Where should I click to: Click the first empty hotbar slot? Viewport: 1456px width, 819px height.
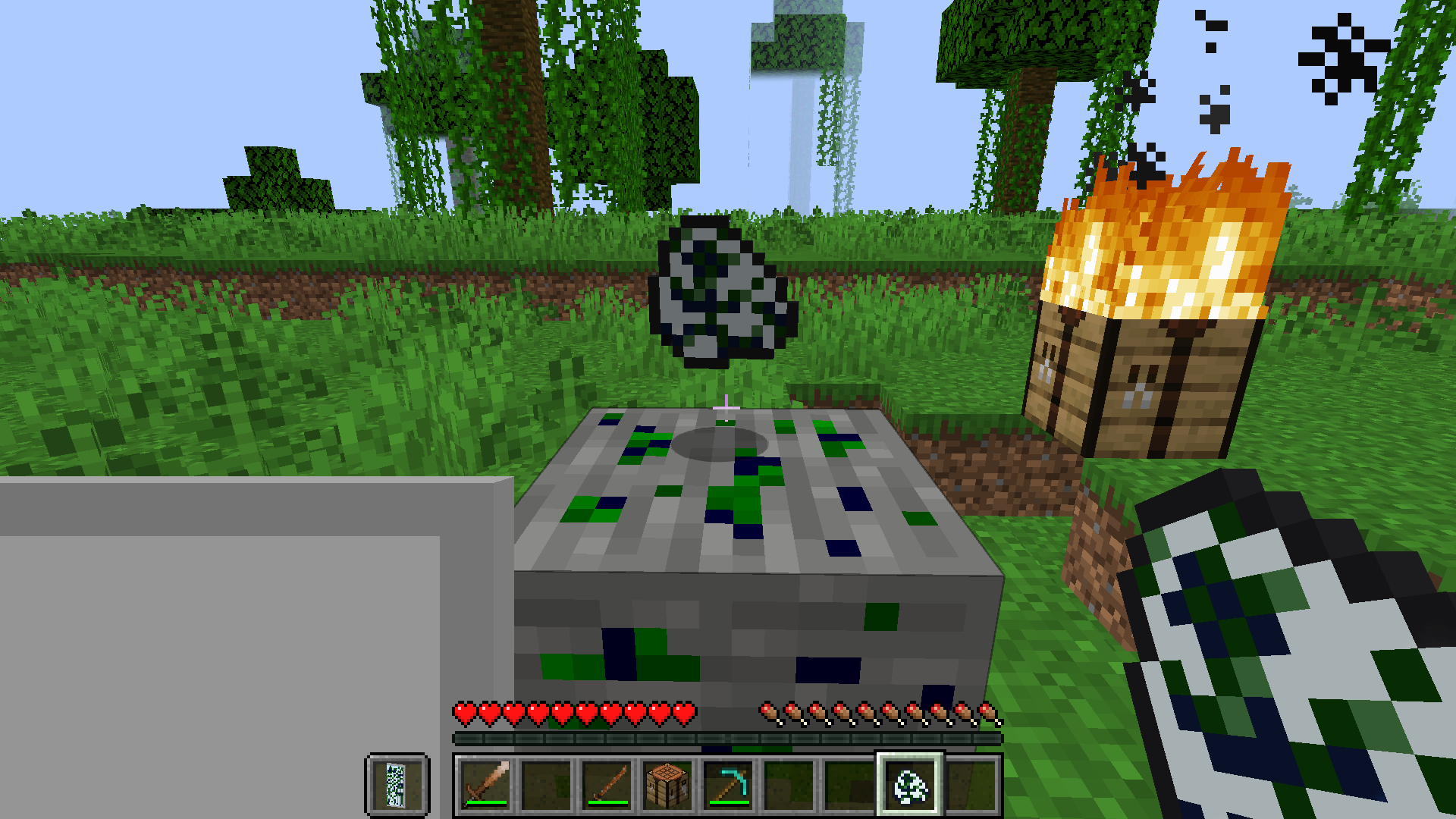(x=547, y=786)
